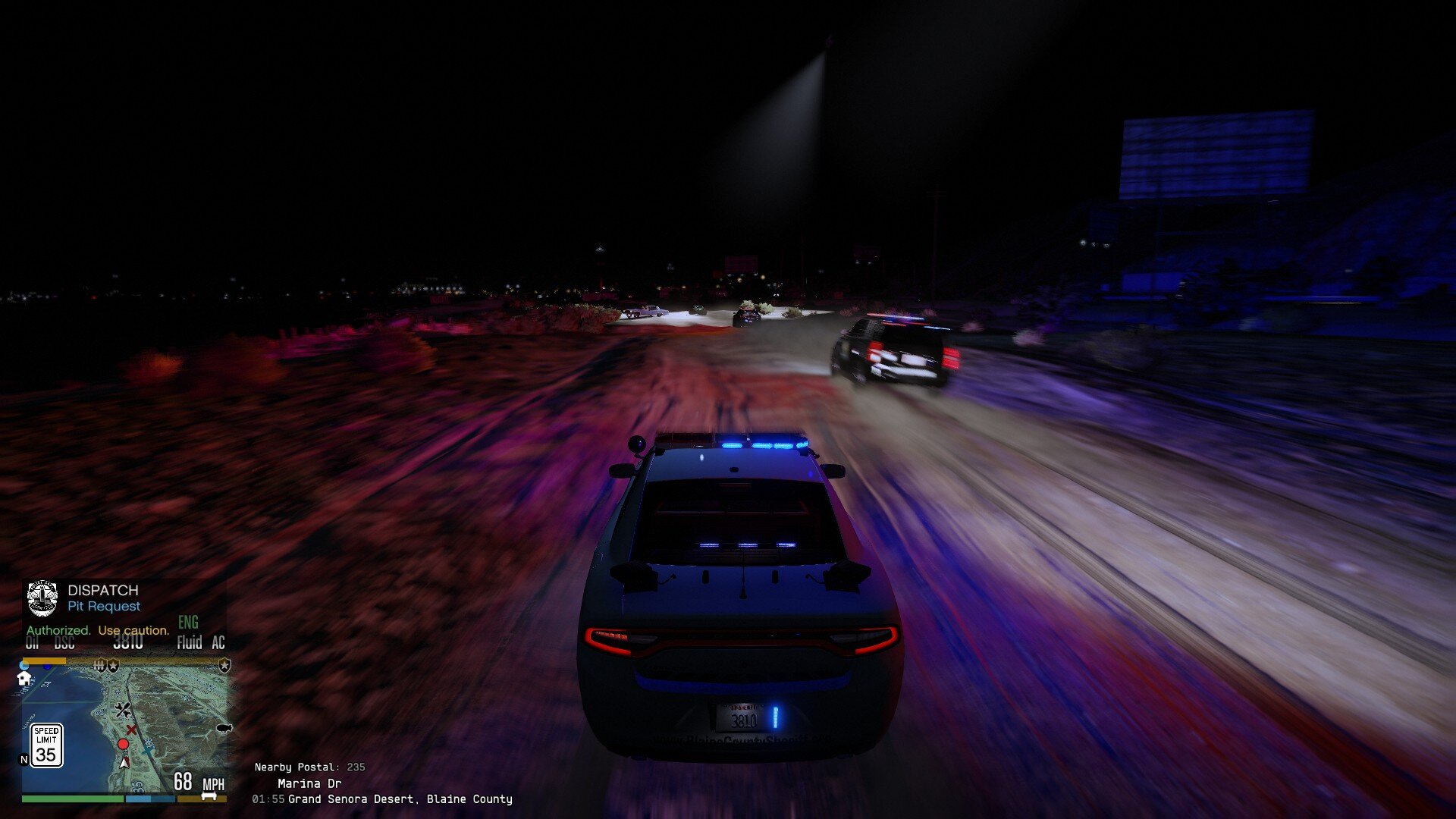Open the Dispatch Pit Request notification
The image size is (1456, 819).
coord(103,598)
